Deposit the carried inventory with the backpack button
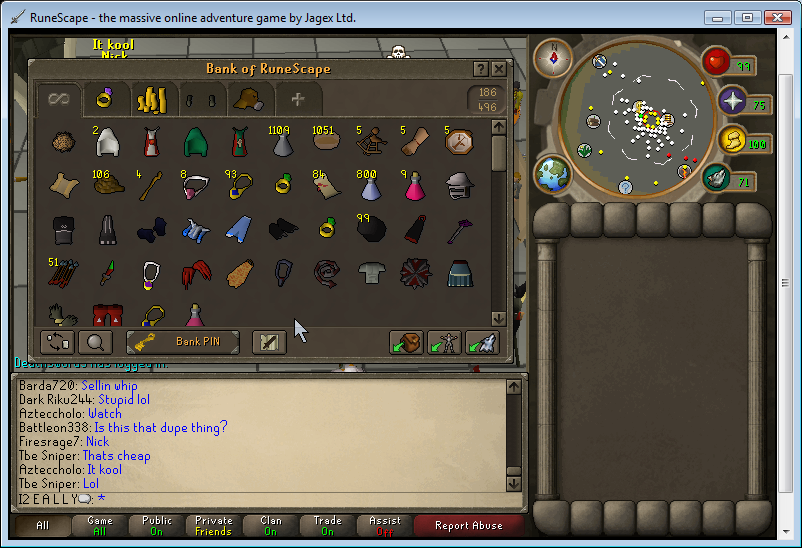 (x=405, y=342)
